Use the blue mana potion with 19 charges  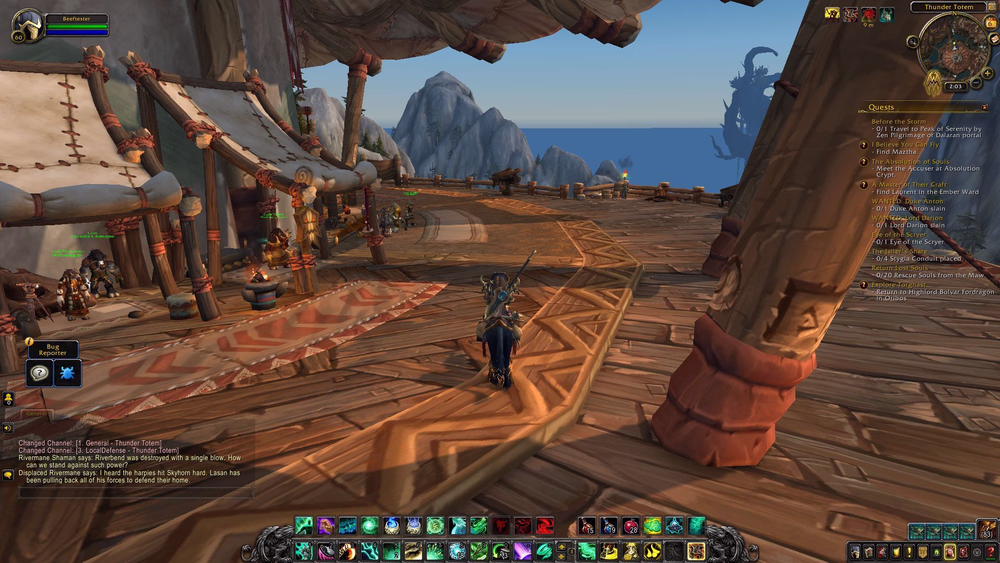(x=609, y=526)
